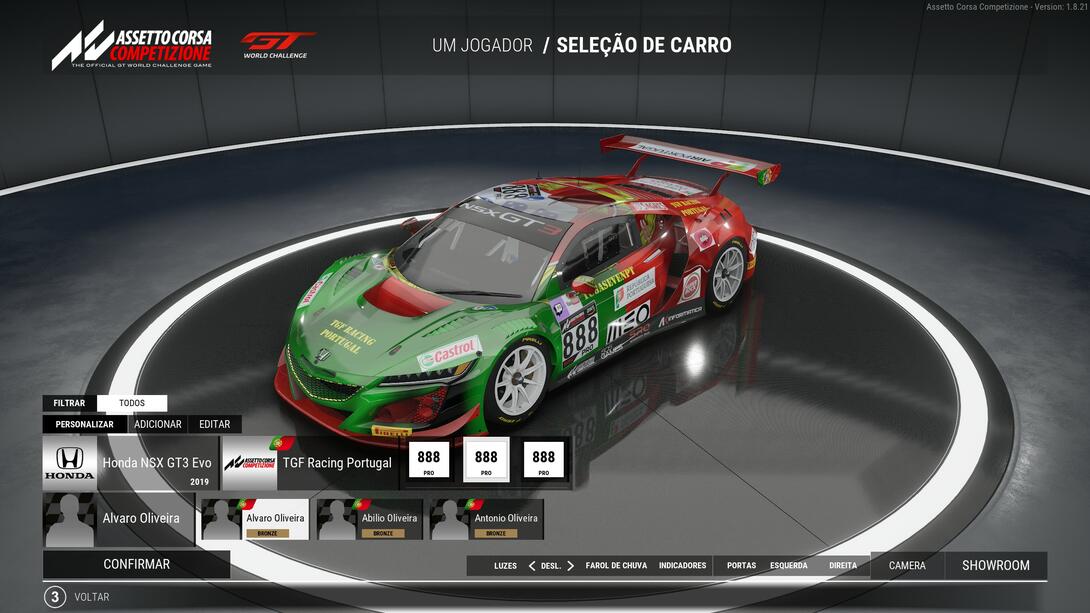Viewport: 1090px width, 613px height.
Task: Change the view with CAMERA button
Action: click(x=907, y=566)
